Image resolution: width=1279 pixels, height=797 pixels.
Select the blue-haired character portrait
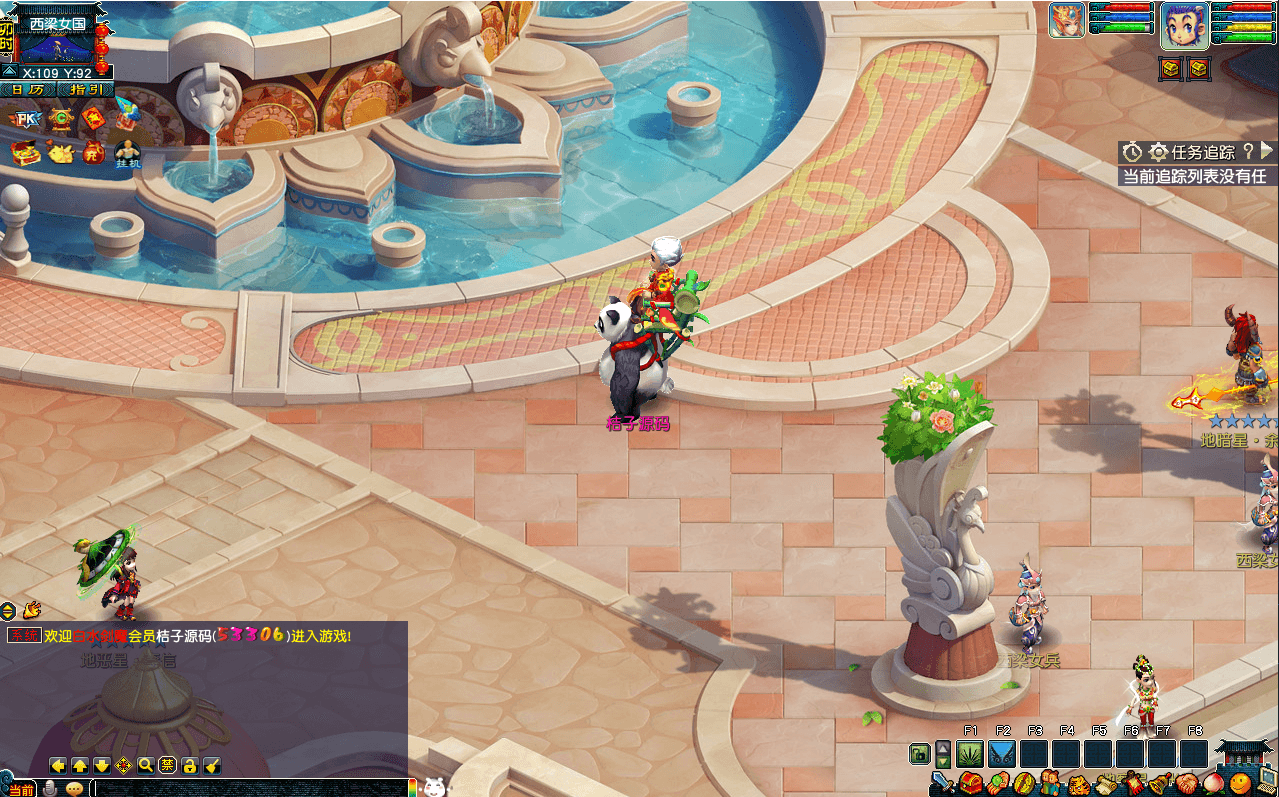pyautogui.click(x=1184, y=25)
